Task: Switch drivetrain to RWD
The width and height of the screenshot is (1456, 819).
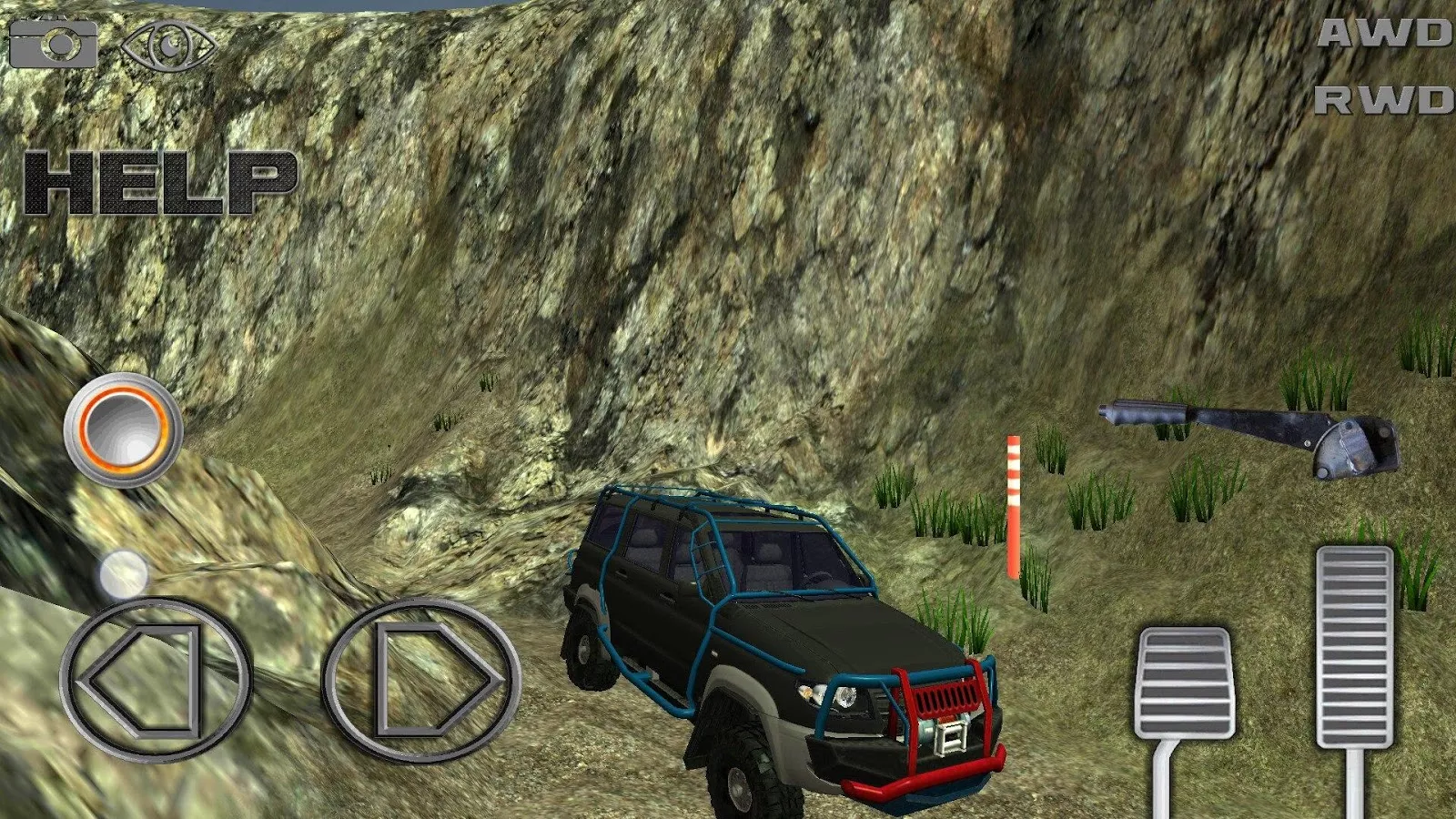Action: pos(1384,100)
